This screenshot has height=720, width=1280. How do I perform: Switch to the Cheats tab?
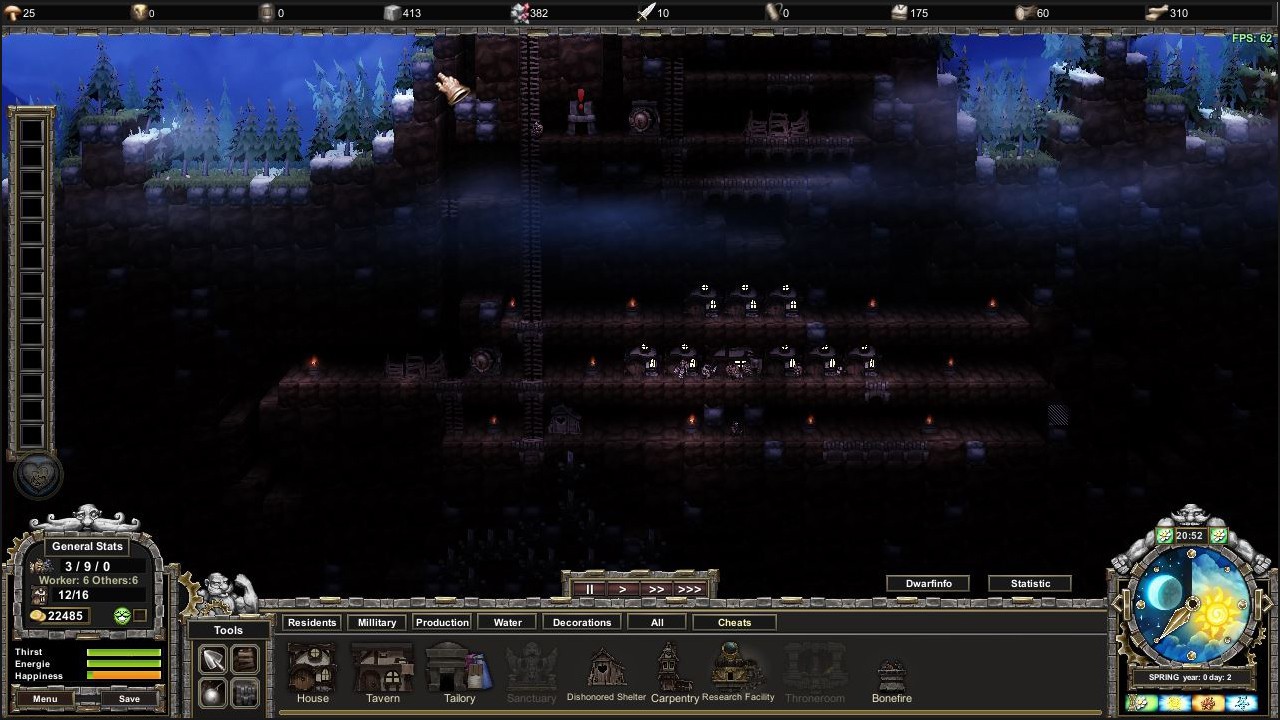(734, 622)
